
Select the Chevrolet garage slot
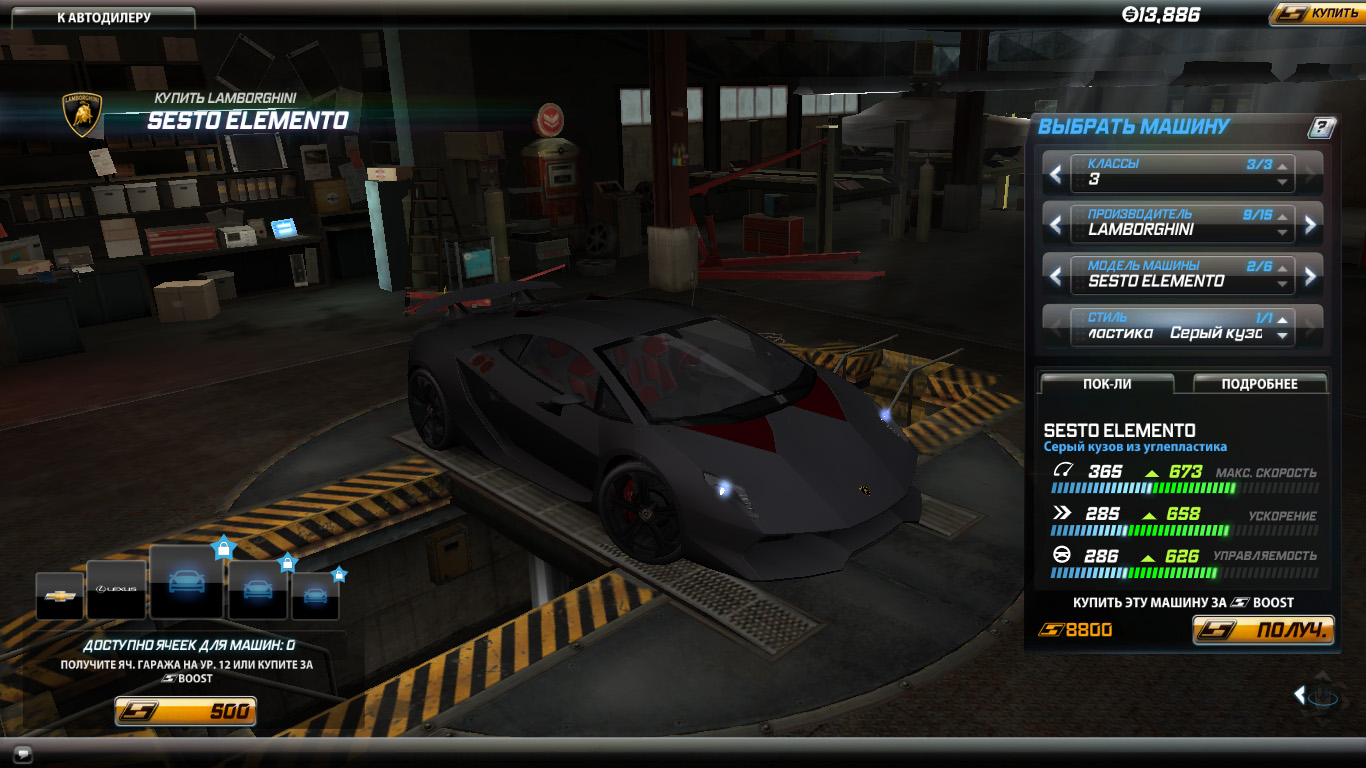coord(60,596)
